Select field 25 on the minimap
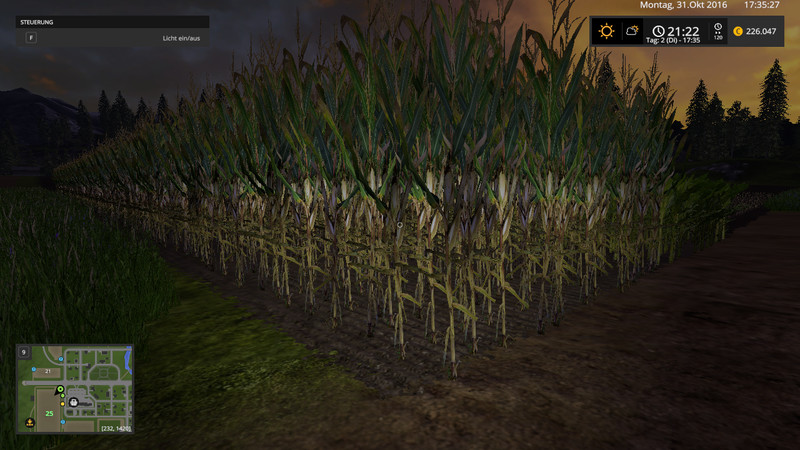 pyautogui.click(x=48, y=412)
